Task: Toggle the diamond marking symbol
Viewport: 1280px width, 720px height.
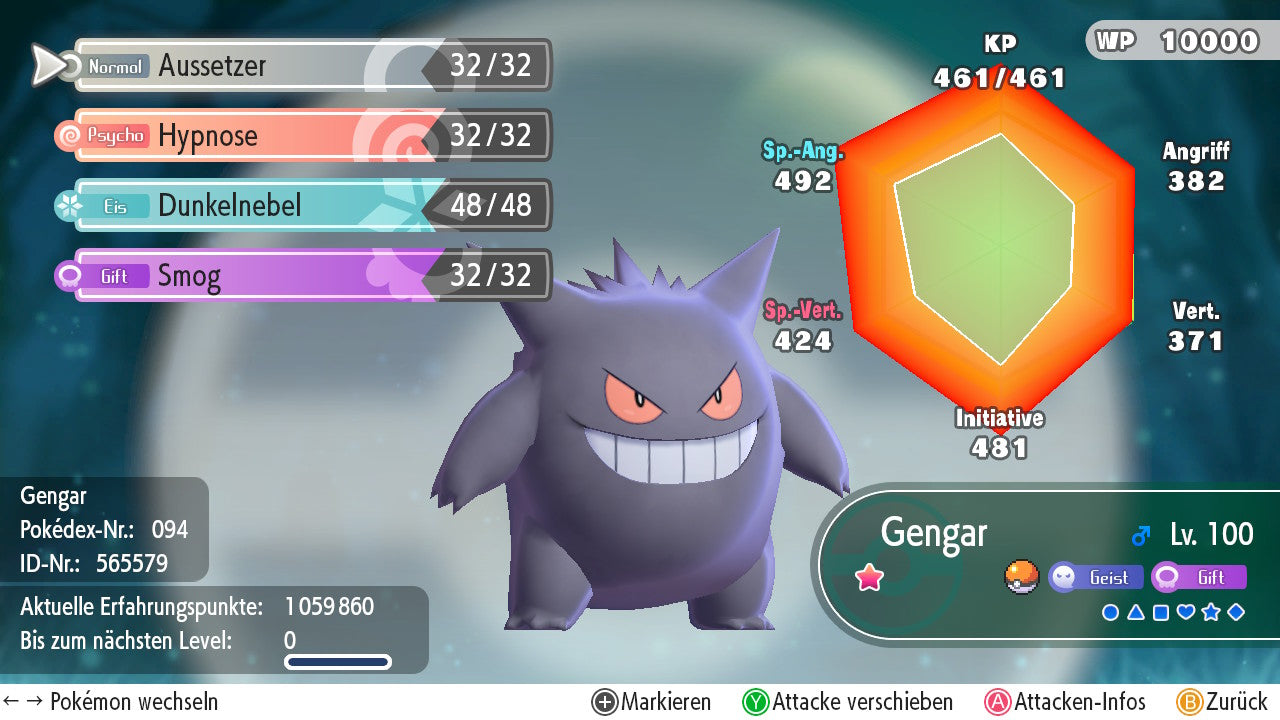Action: (x=1236, y=612)
